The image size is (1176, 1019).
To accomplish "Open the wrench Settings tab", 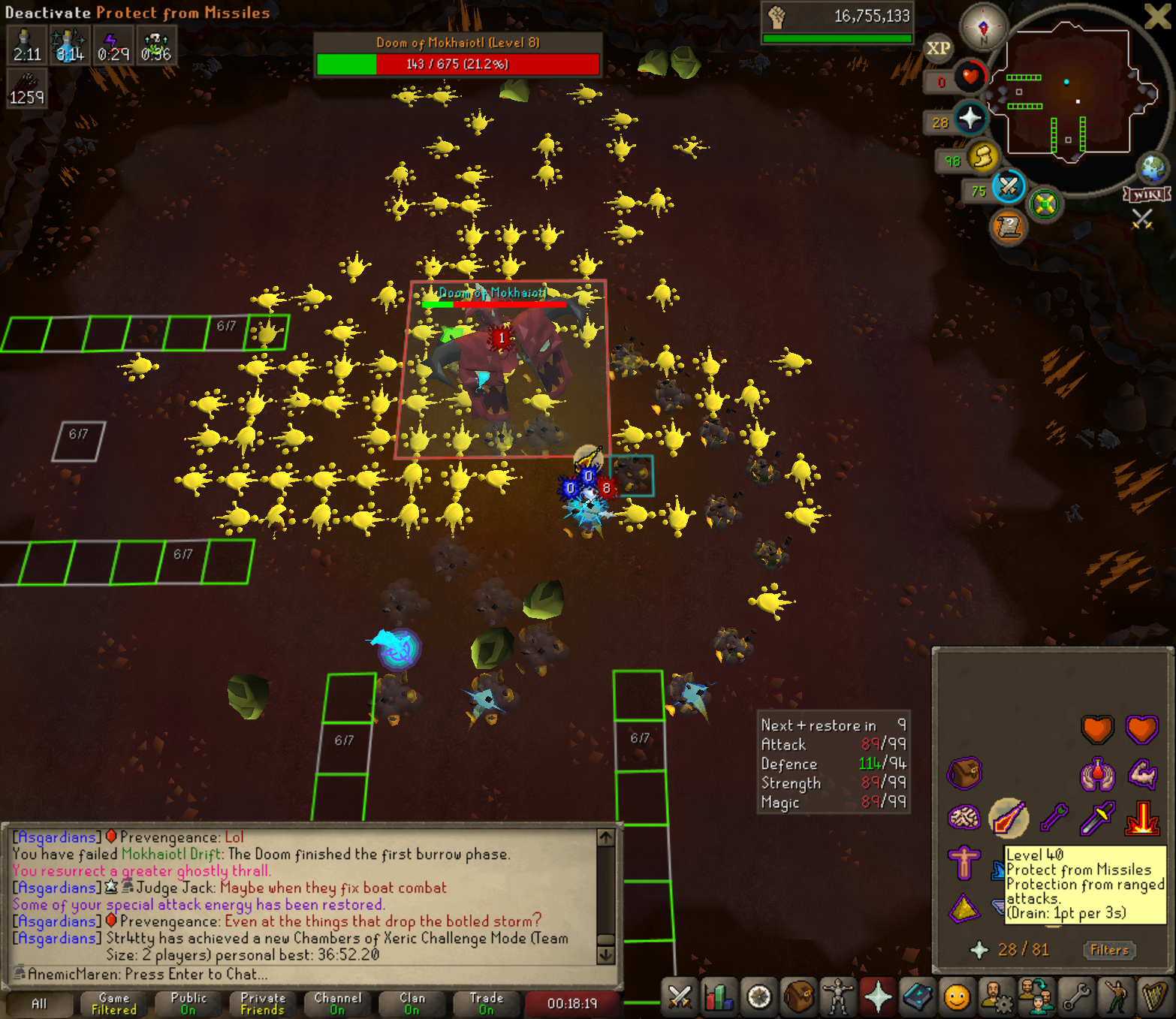I will 1076,997.
